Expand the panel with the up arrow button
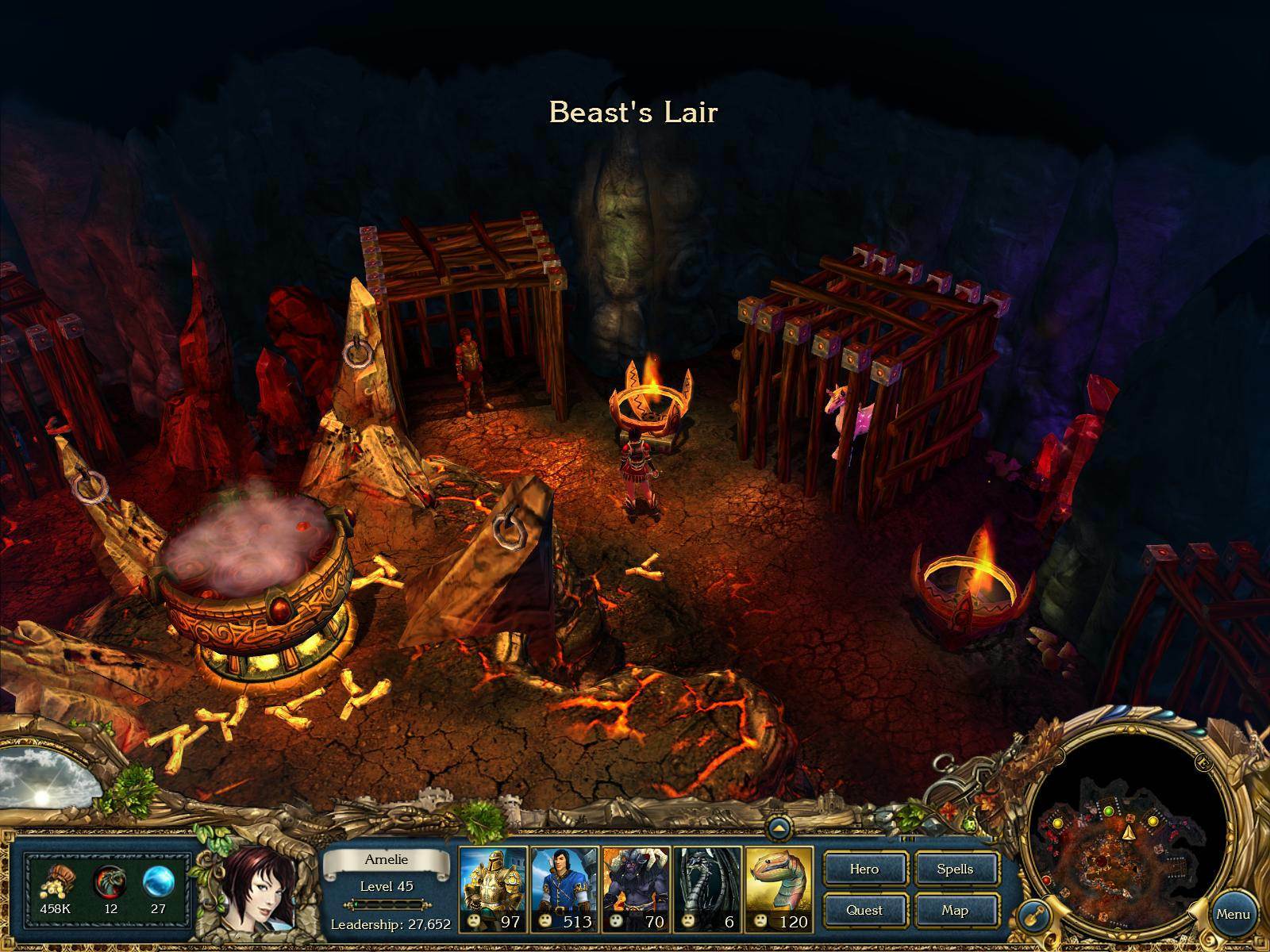The width and height of the screenshot is (1270, 952). tap(779, 829)
